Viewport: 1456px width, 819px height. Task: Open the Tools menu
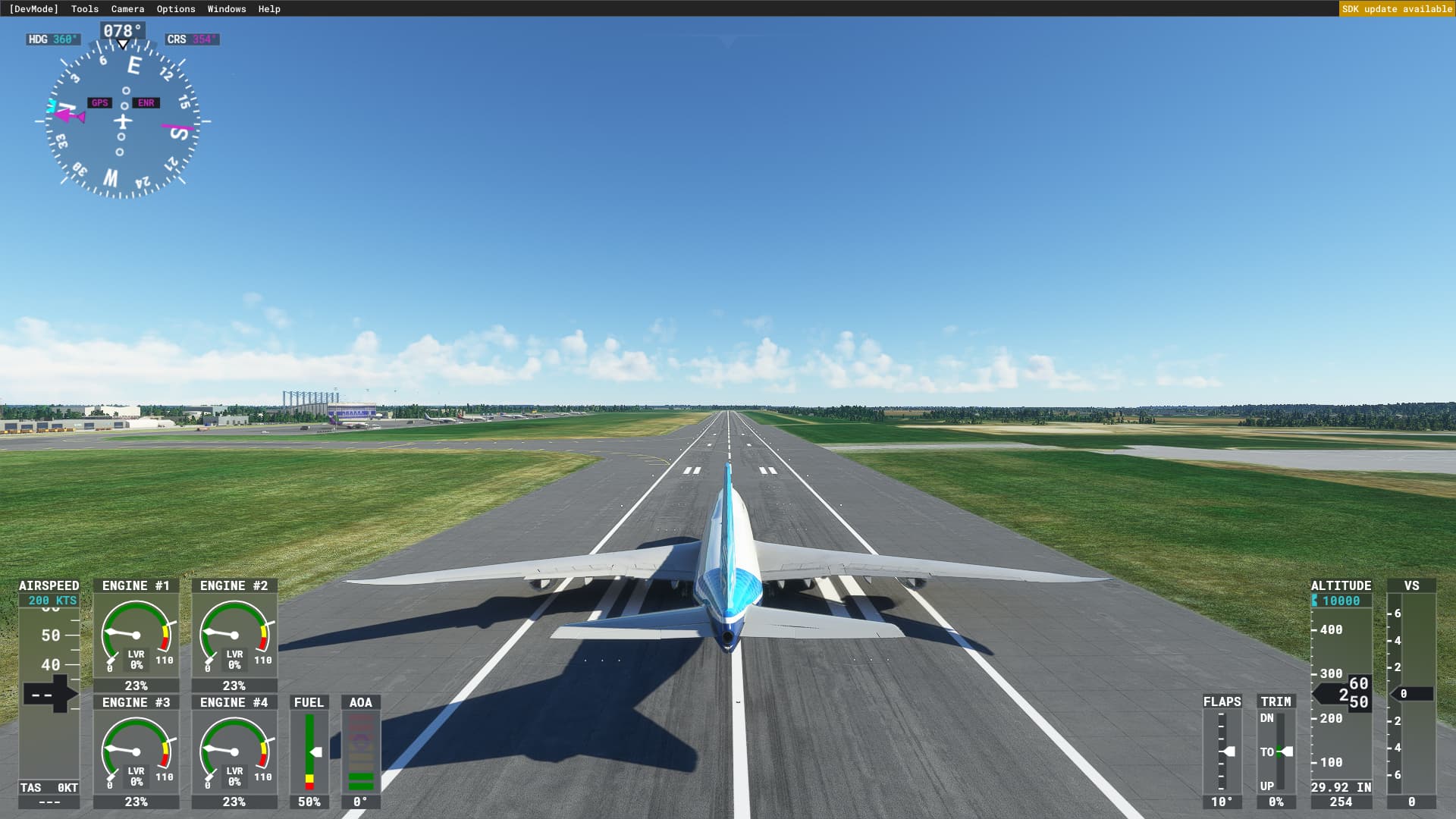[x=83, y=8]
